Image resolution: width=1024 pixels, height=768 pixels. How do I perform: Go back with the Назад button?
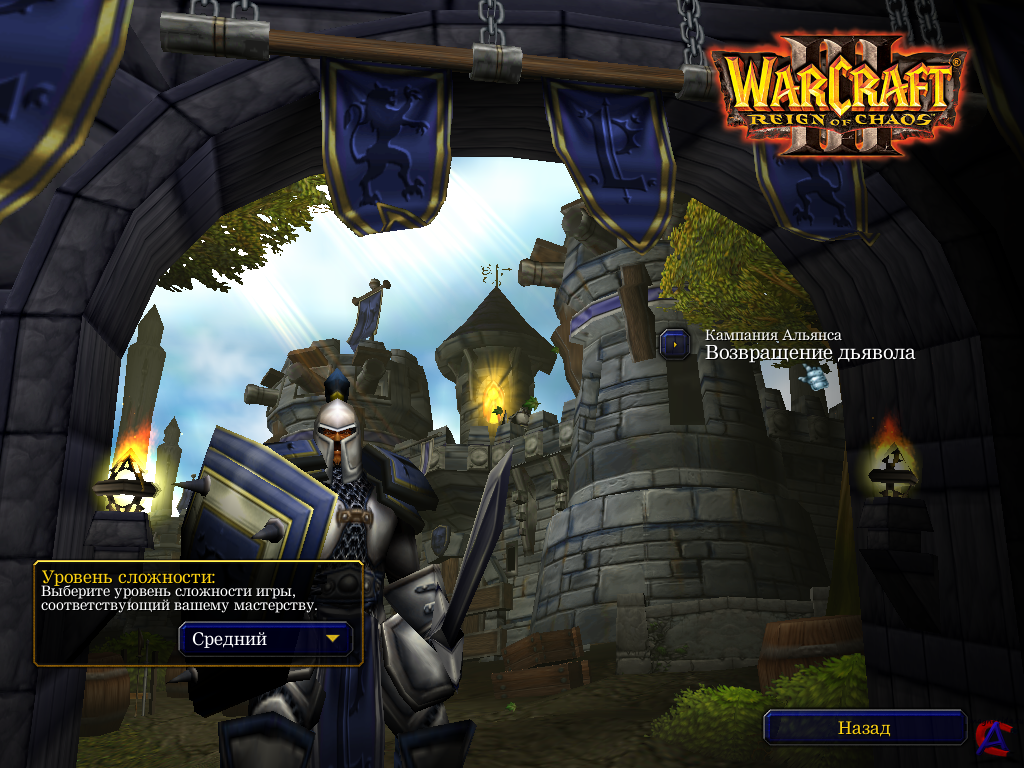point(864,728)
